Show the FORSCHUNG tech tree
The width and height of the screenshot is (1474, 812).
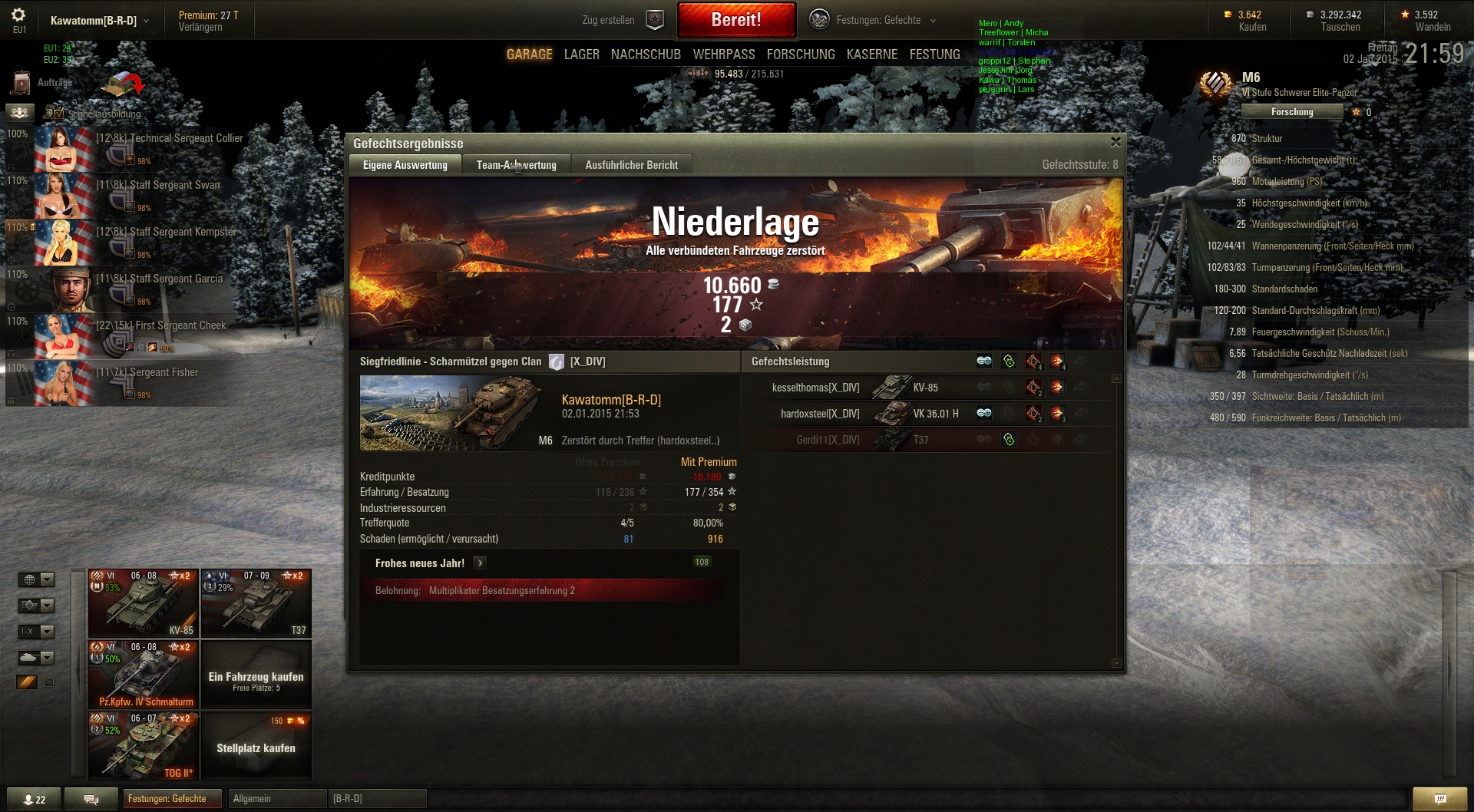(801, 54)
